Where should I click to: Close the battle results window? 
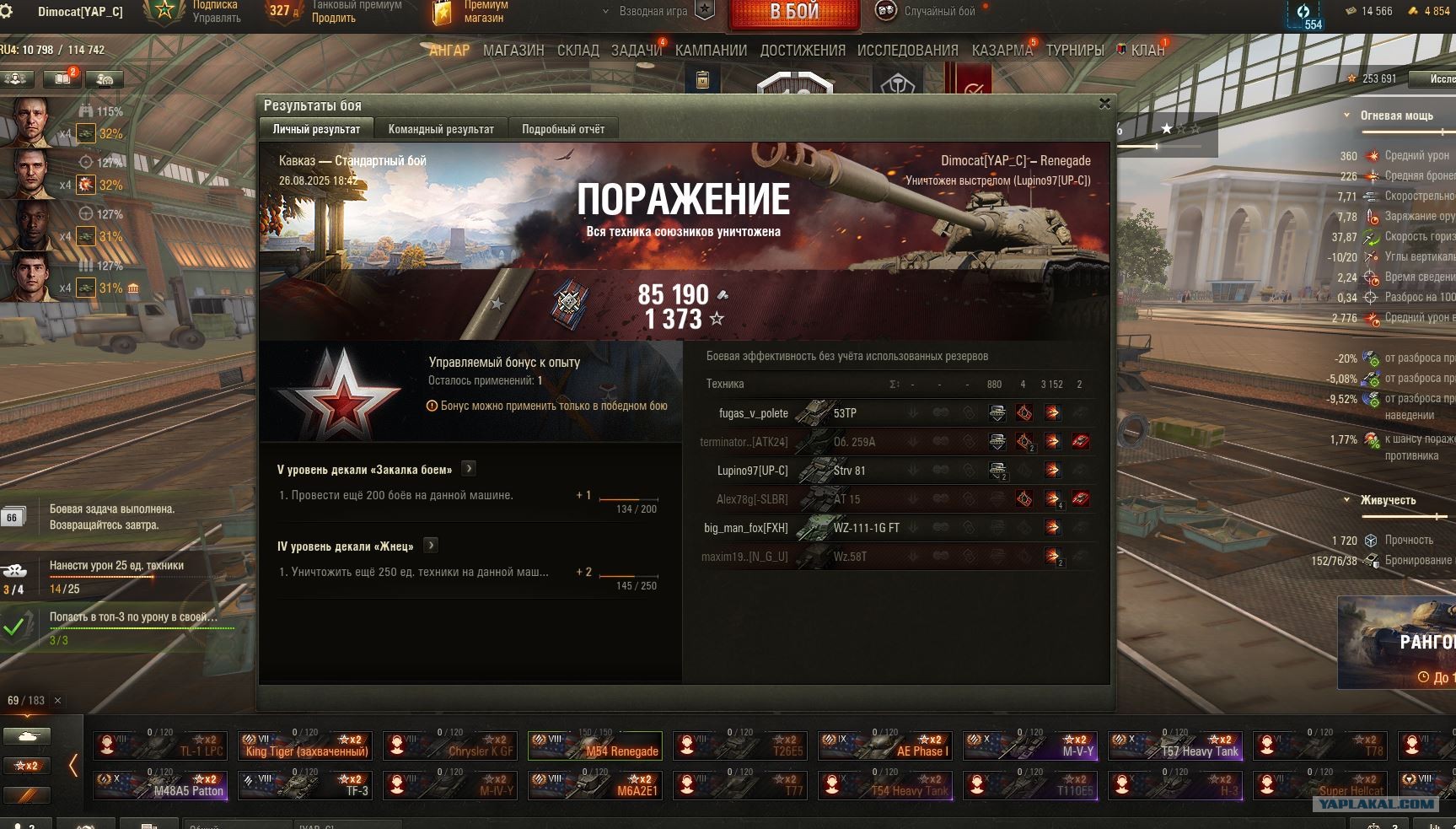1104,104
